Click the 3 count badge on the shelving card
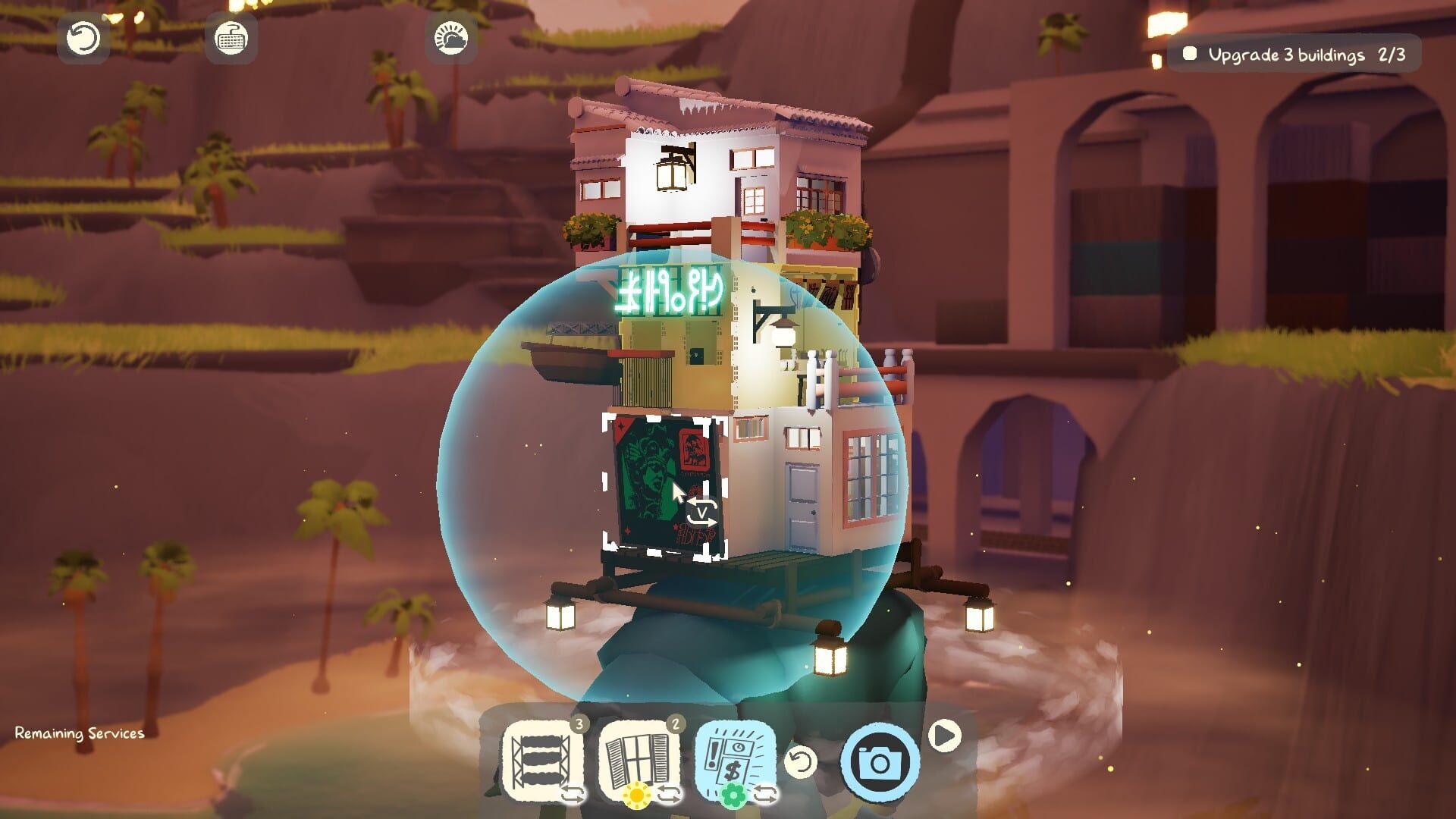This screenshot has height=819, width=1456. tap(579, 725)
